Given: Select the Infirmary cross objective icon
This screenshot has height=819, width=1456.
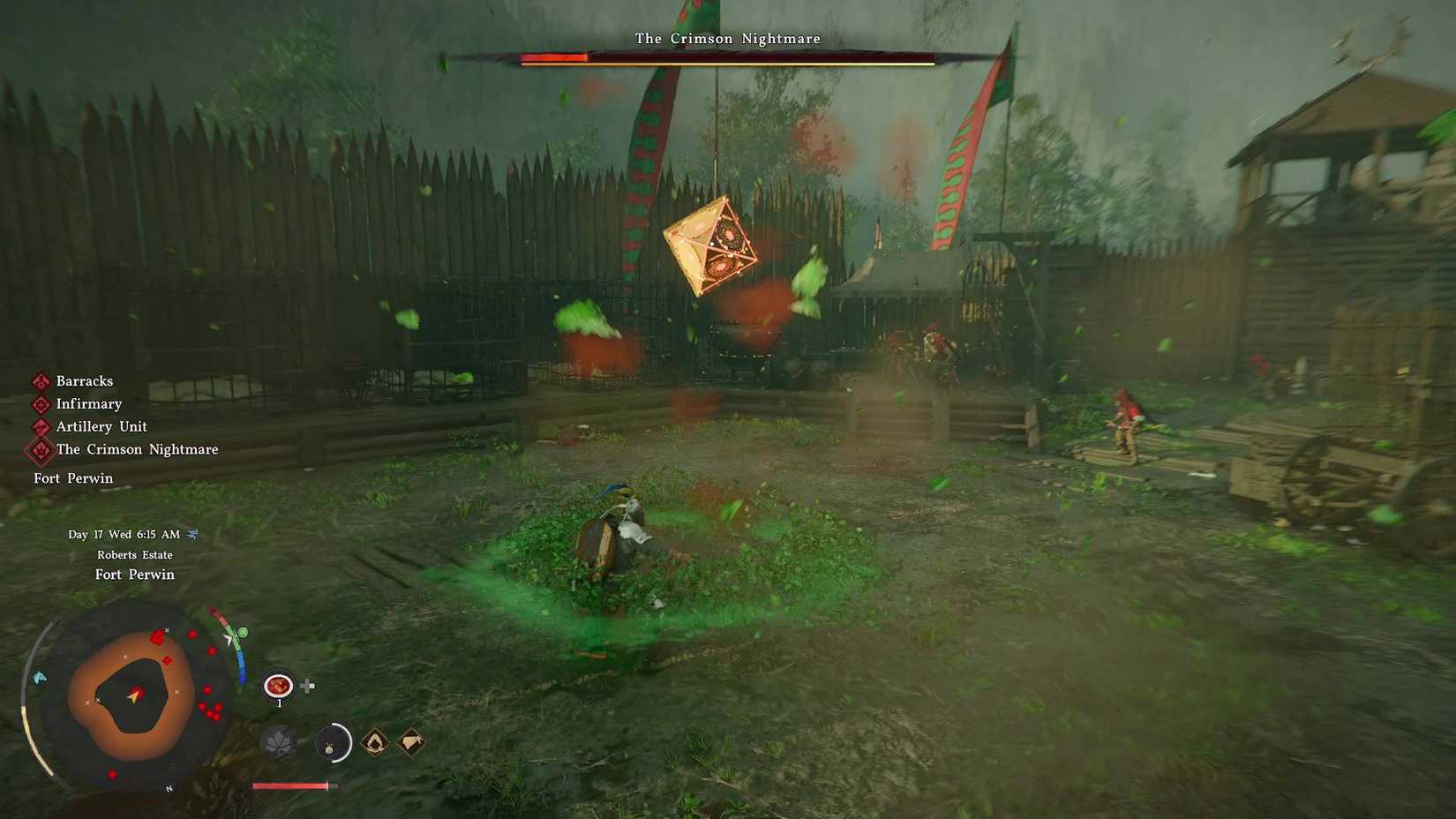Looking at the screenshot, I should (x=39, y=404).
